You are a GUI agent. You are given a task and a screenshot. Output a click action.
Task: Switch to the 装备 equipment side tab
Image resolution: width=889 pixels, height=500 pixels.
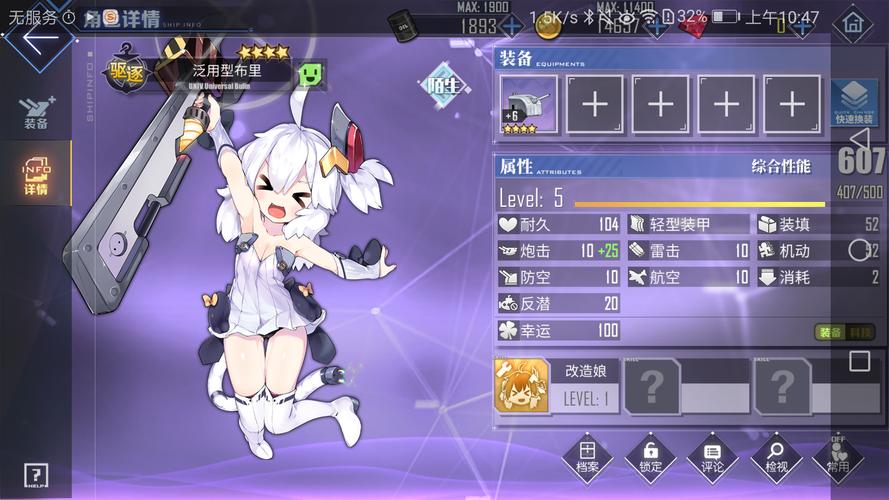[x=35, y=112]
